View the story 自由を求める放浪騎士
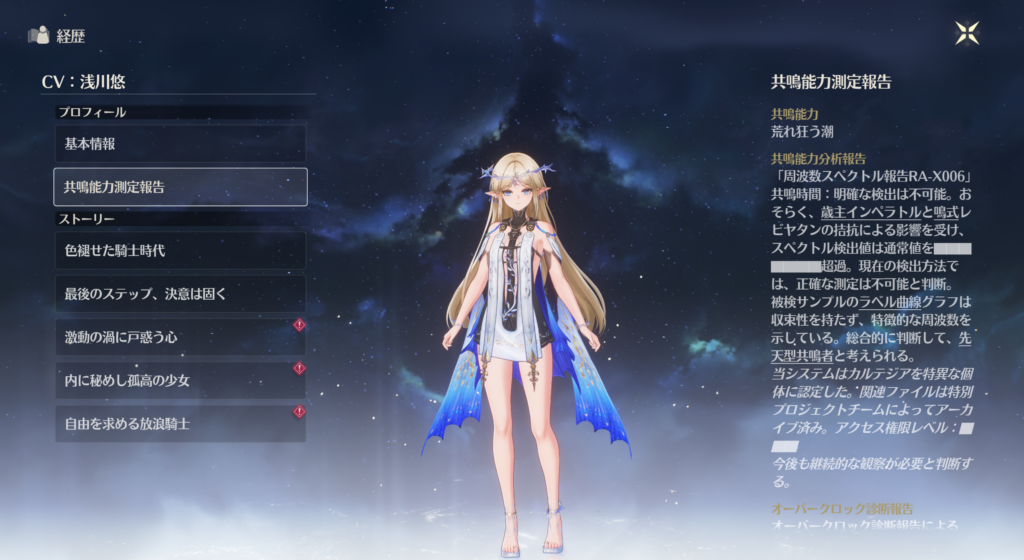Viewport: 1024px width, 560px height. (x=180, y=424)
